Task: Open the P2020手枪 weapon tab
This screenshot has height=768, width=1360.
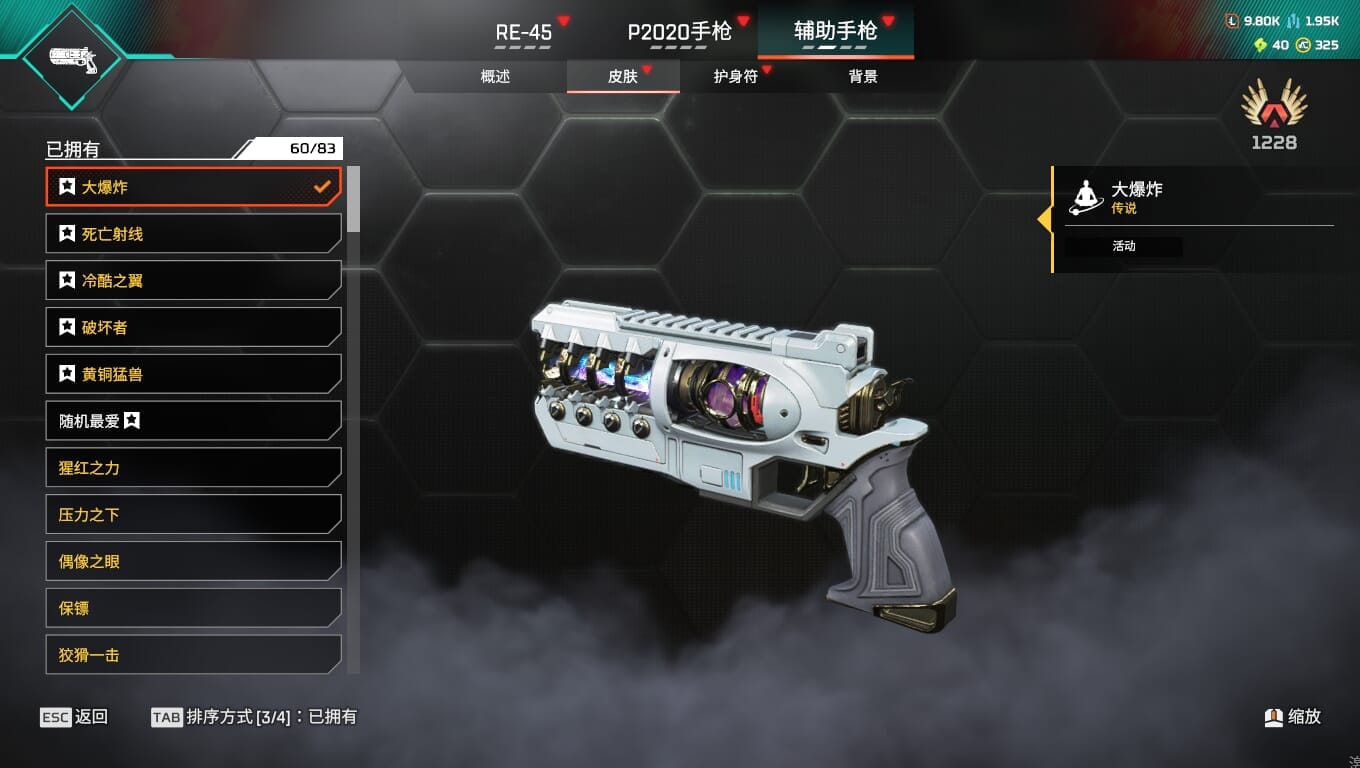Action: 680,32
